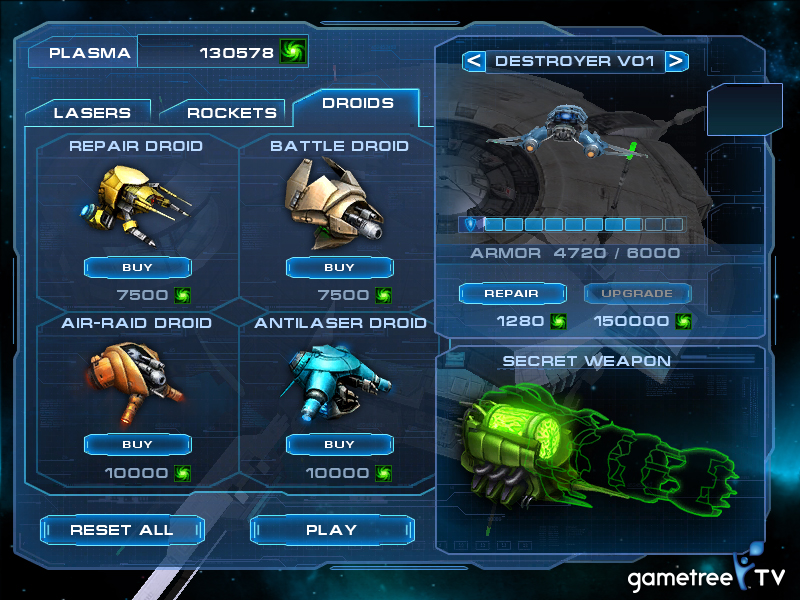This screenshot has width=800, height=600.
Task: Purchase the Antilaser Droid
Action: (x=339, y=444)
